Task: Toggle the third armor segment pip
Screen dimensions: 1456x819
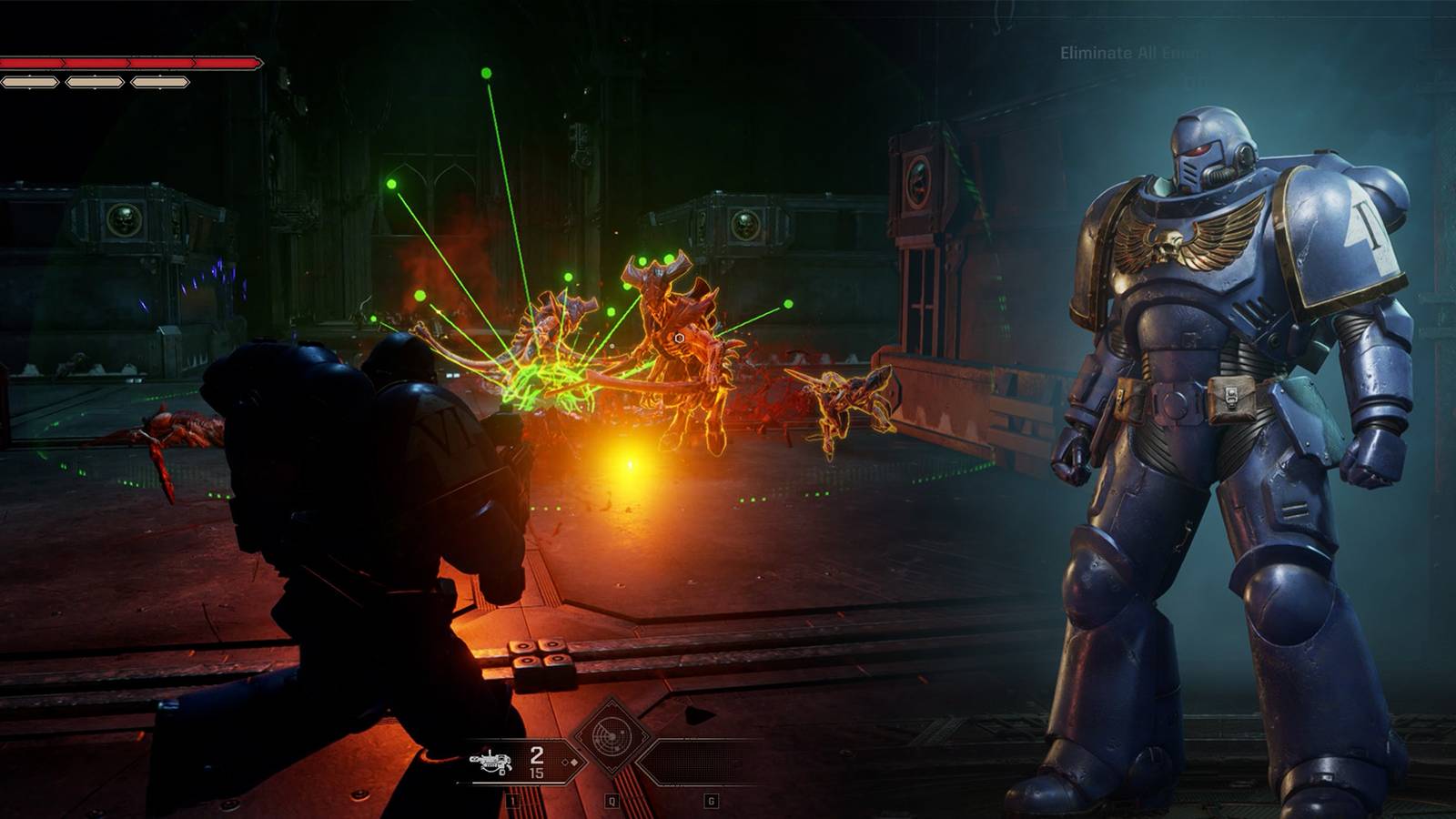Action: pos(160,82)
